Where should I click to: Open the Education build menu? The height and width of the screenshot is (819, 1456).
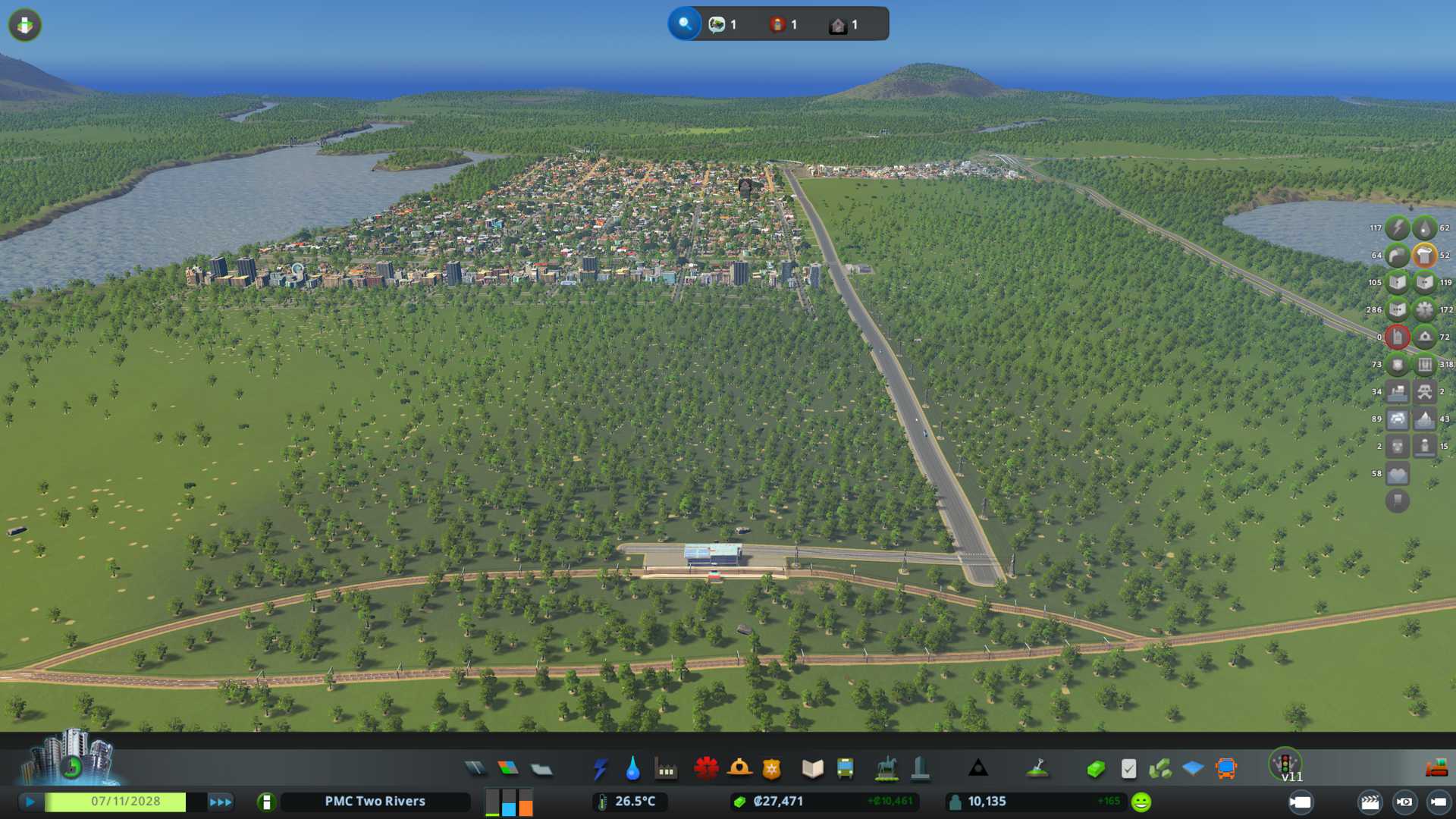812,769
